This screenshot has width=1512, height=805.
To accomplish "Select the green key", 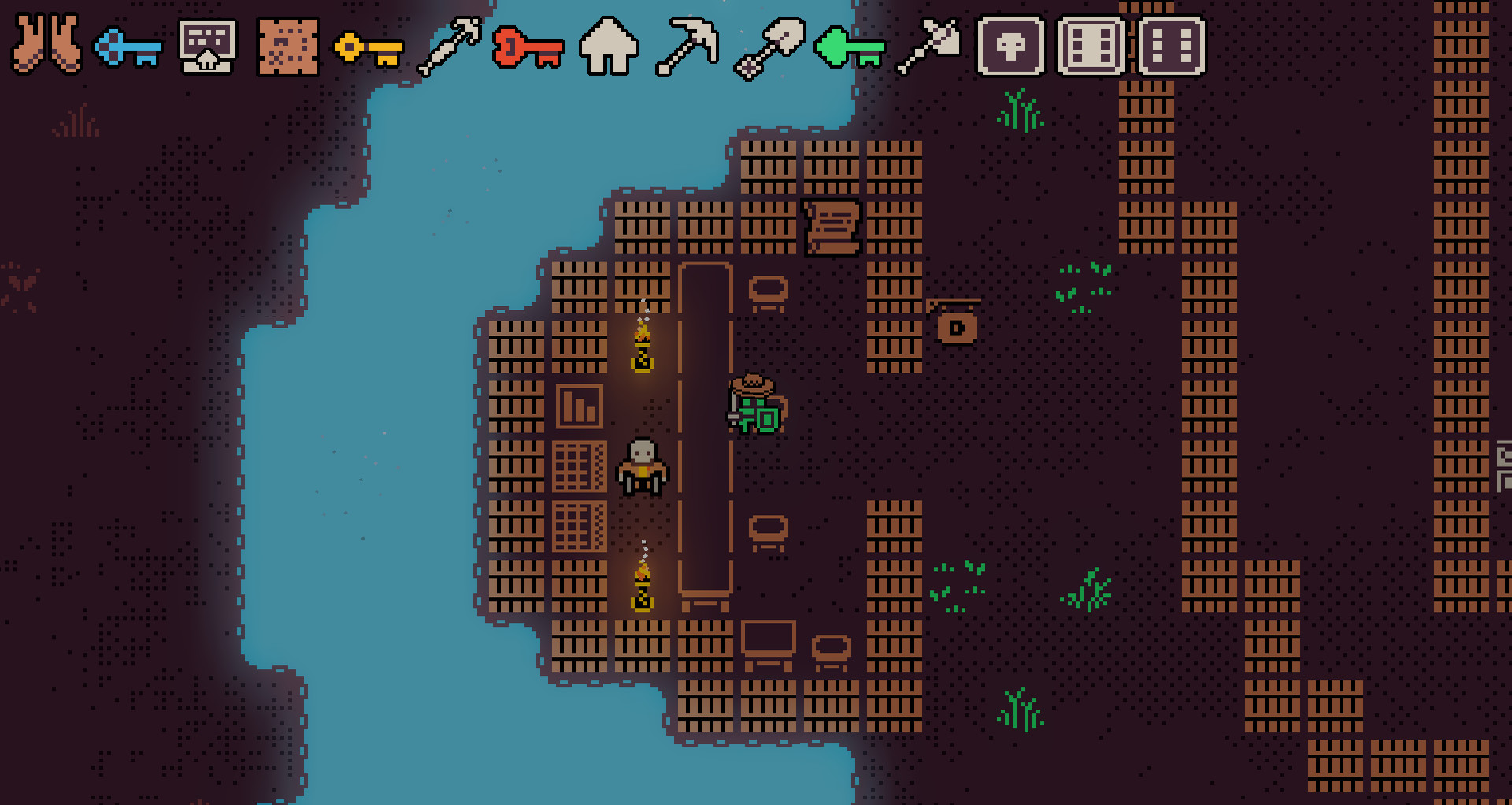I will point(850,49).
